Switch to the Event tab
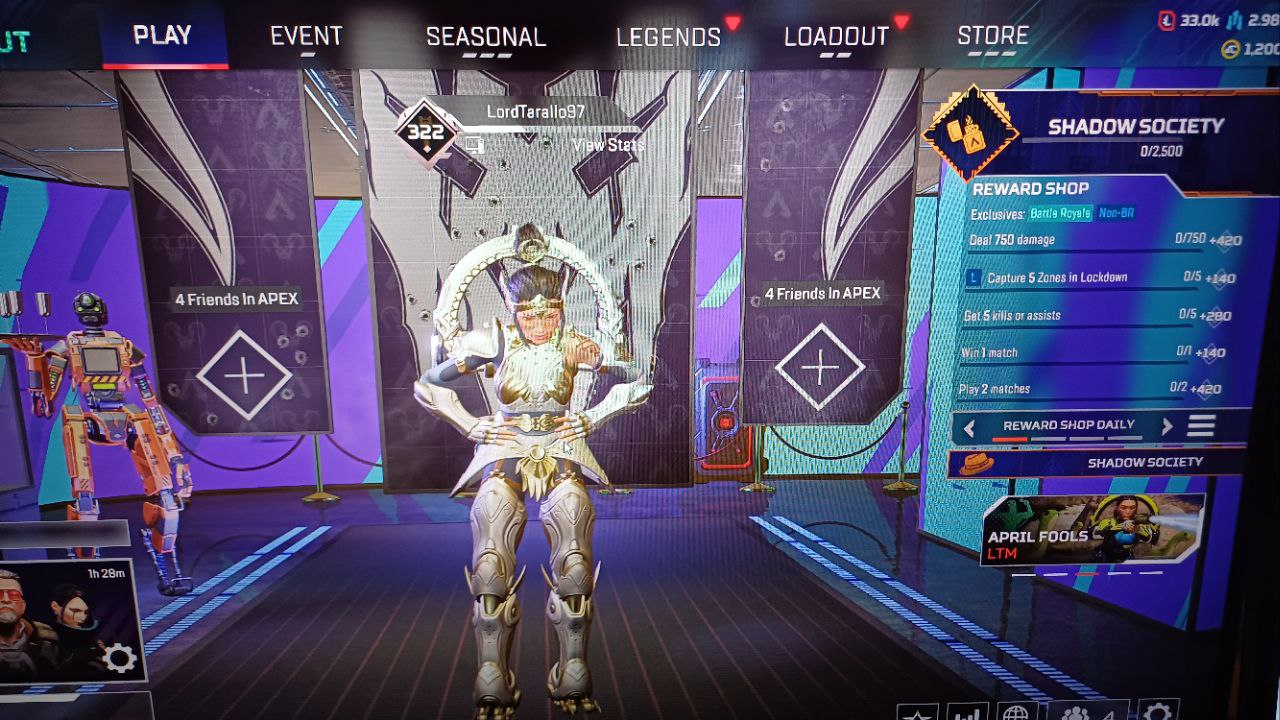1280x720 pixels. (x=306, y=36)
